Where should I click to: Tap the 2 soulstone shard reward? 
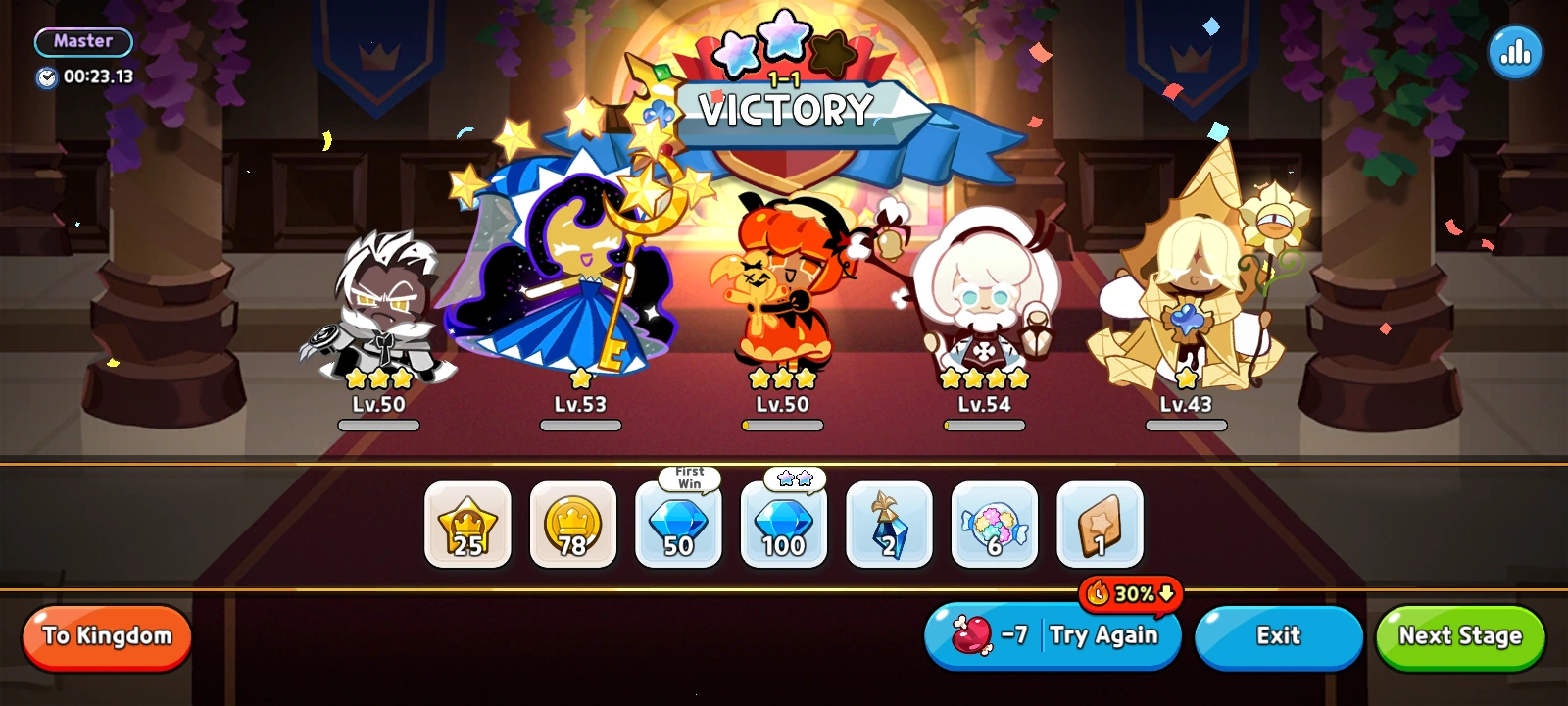888,526
